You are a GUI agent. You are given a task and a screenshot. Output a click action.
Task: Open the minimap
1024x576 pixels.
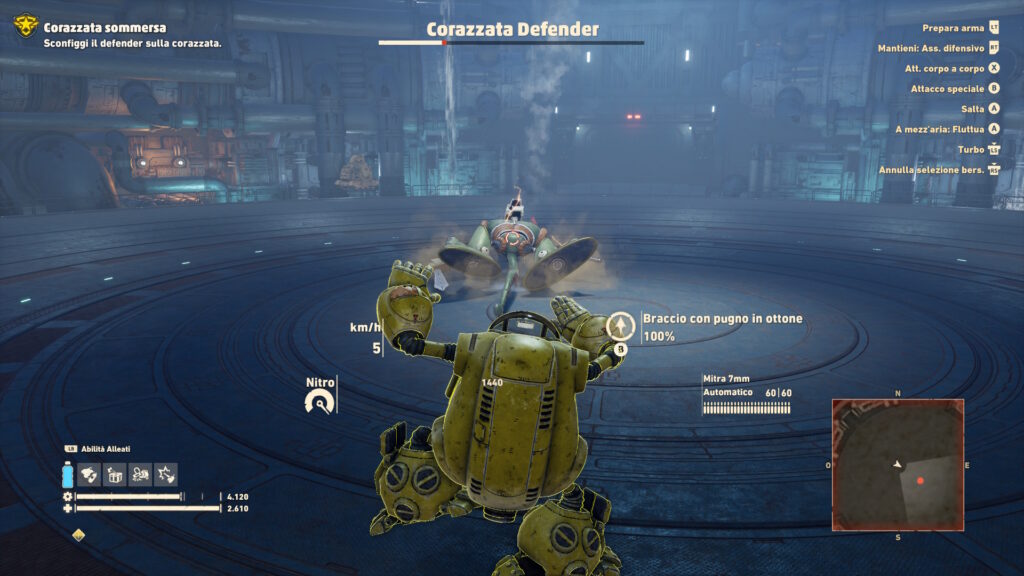[x=897, y=464]
